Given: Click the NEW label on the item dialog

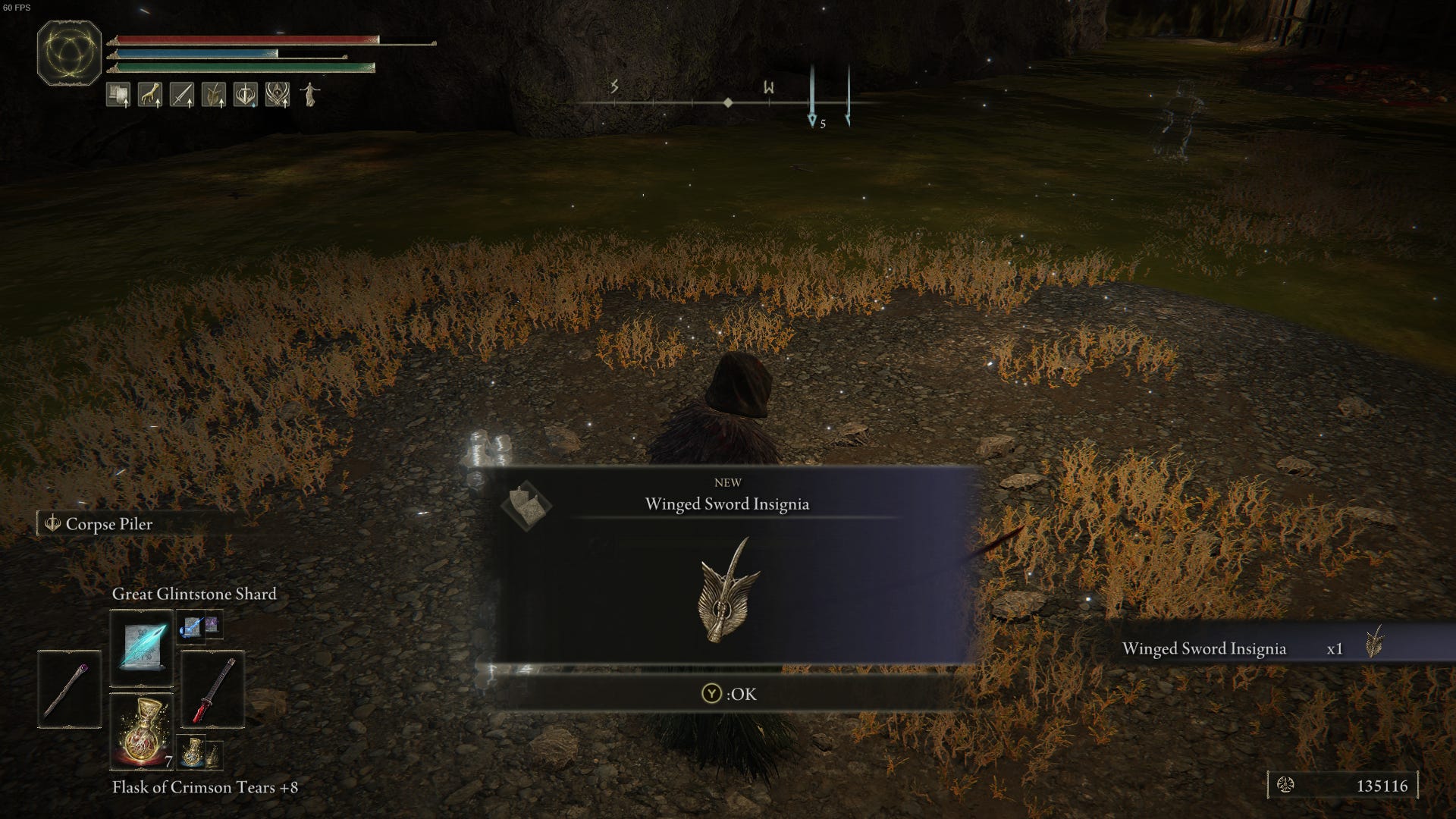Looking at the screenshot, I should [726, 481].
